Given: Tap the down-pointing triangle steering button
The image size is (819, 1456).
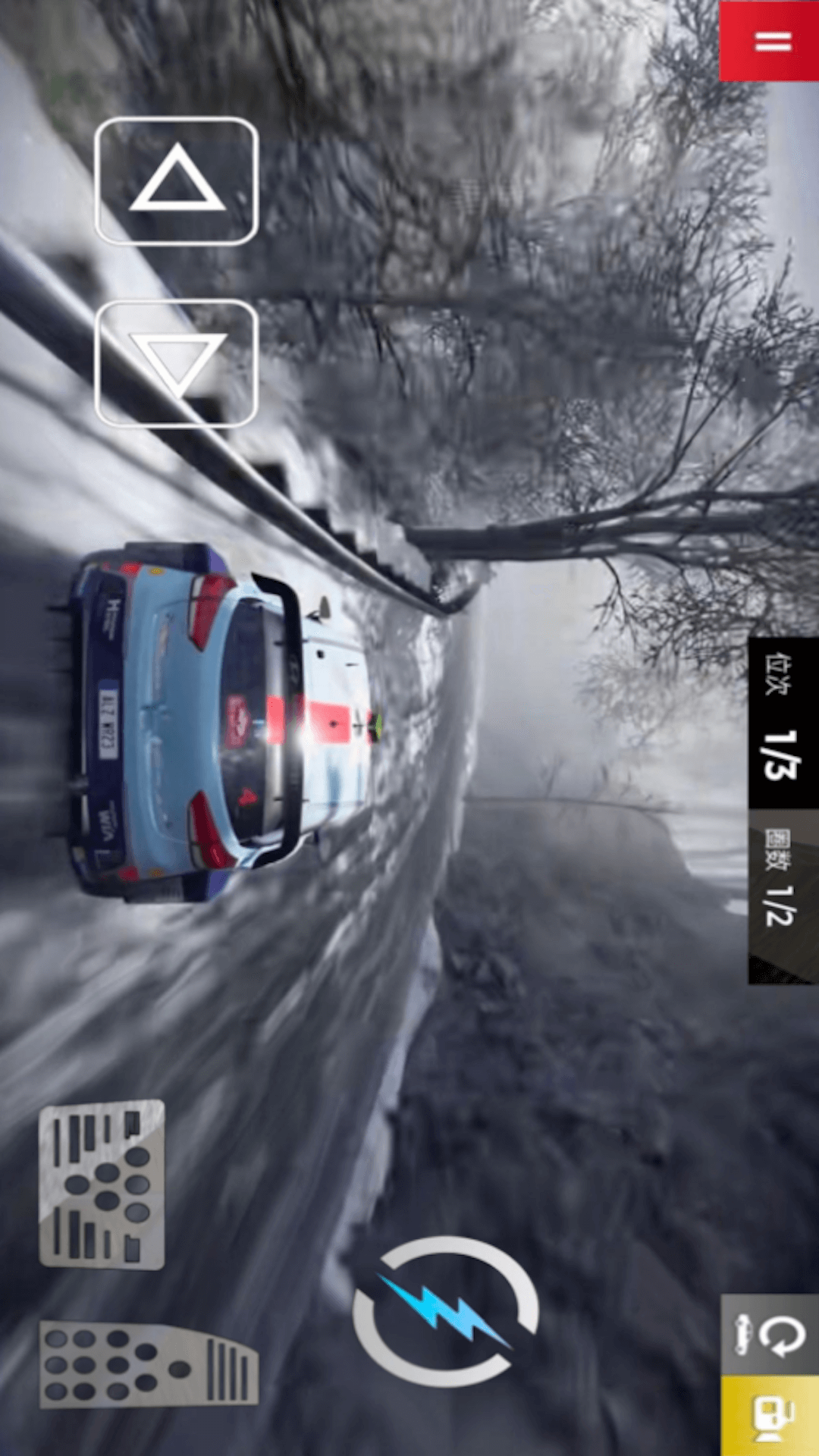Looking at the screenshot, I should [177, 363].
